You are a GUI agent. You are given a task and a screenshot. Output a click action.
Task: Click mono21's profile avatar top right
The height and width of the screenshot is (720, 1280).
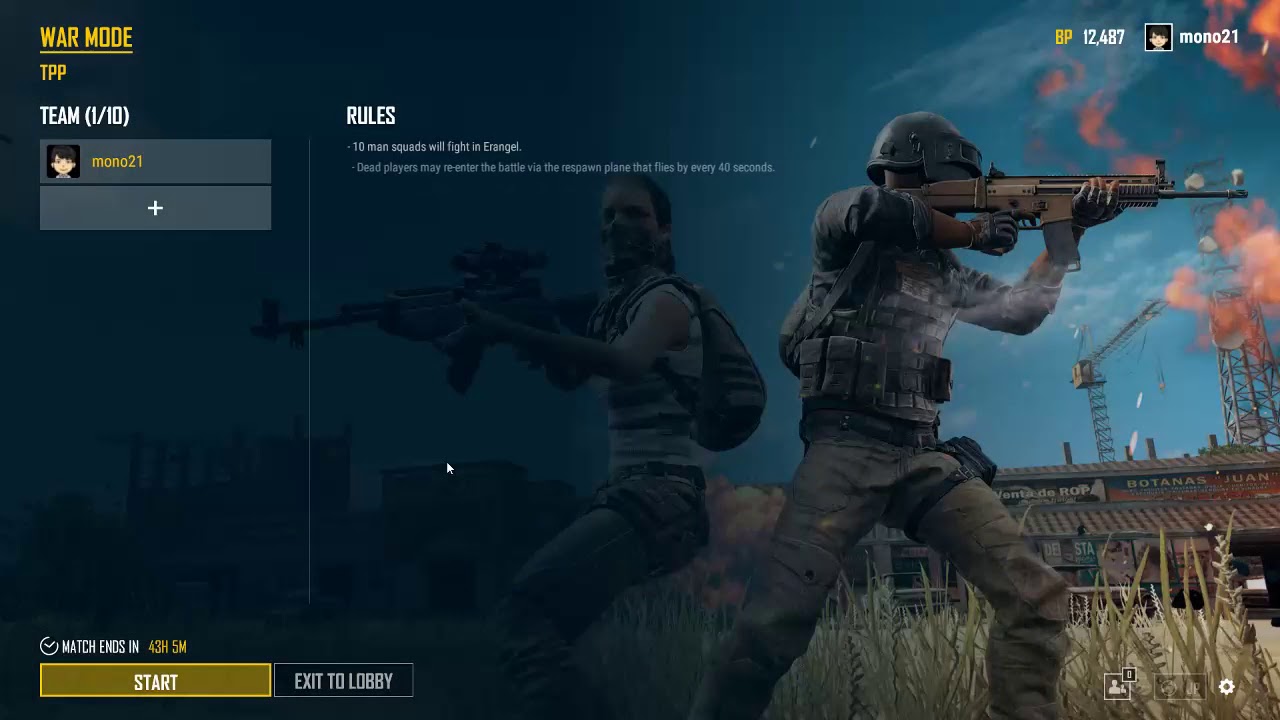click(1157, 37)
